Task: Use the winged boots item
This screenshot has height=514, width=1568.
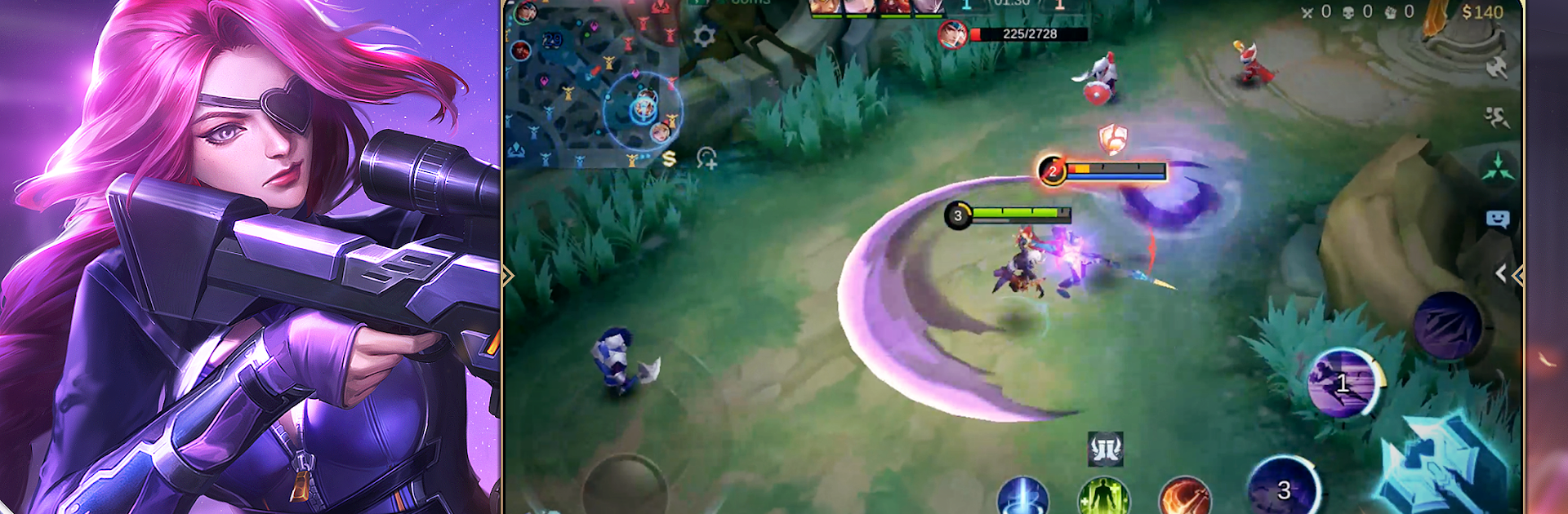Action: point(1106,449)
